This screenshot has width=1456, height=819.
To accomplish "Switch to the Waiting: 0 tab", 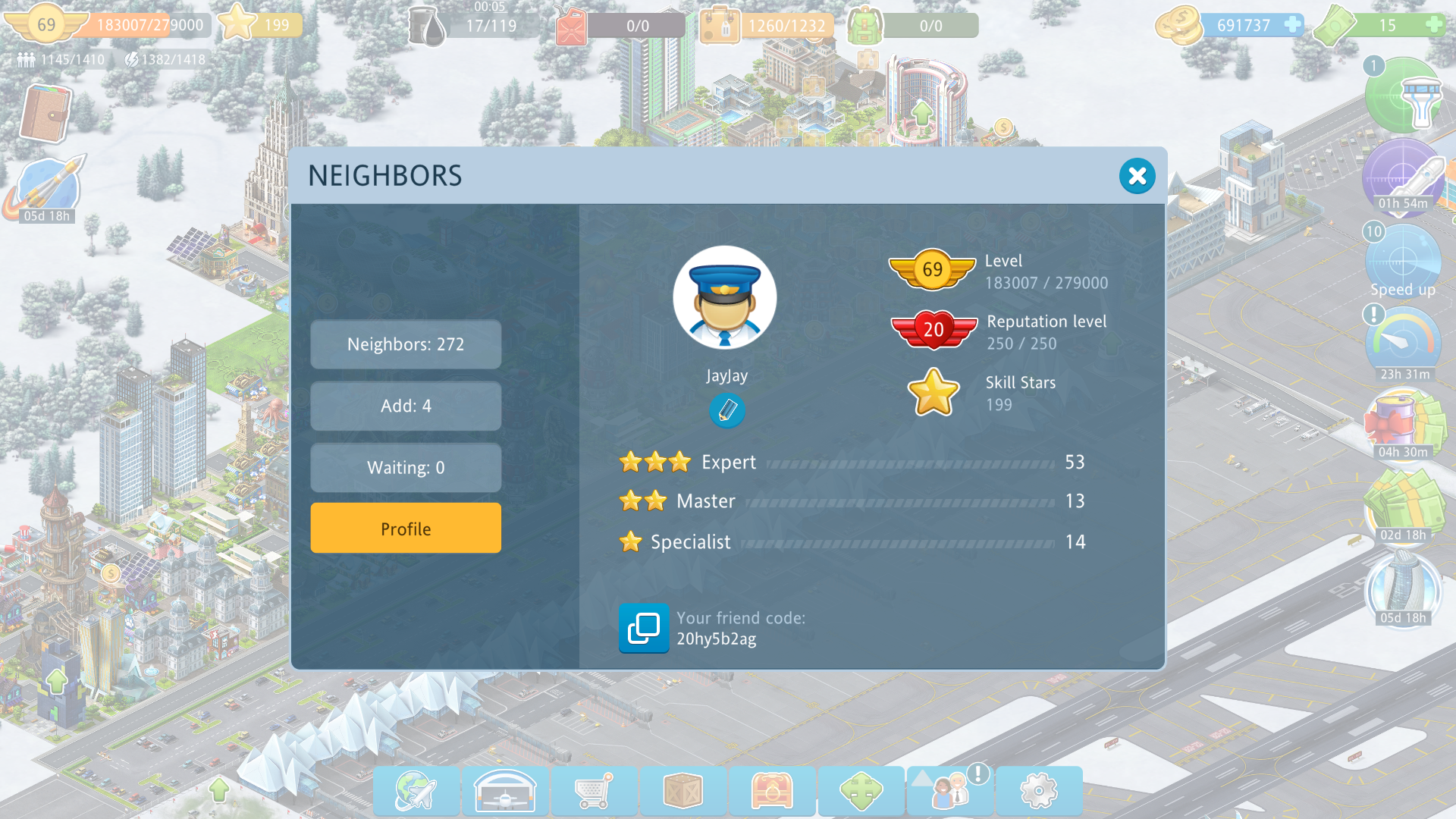I will click(406, 468).
